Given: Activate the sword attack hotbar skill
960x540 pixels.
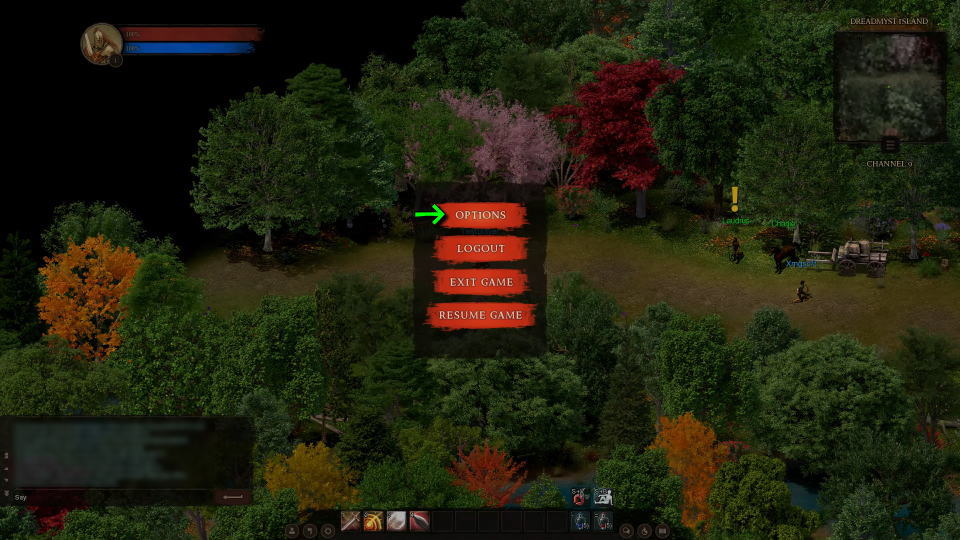Looking at the screenshot, I should tap(351, 521).
